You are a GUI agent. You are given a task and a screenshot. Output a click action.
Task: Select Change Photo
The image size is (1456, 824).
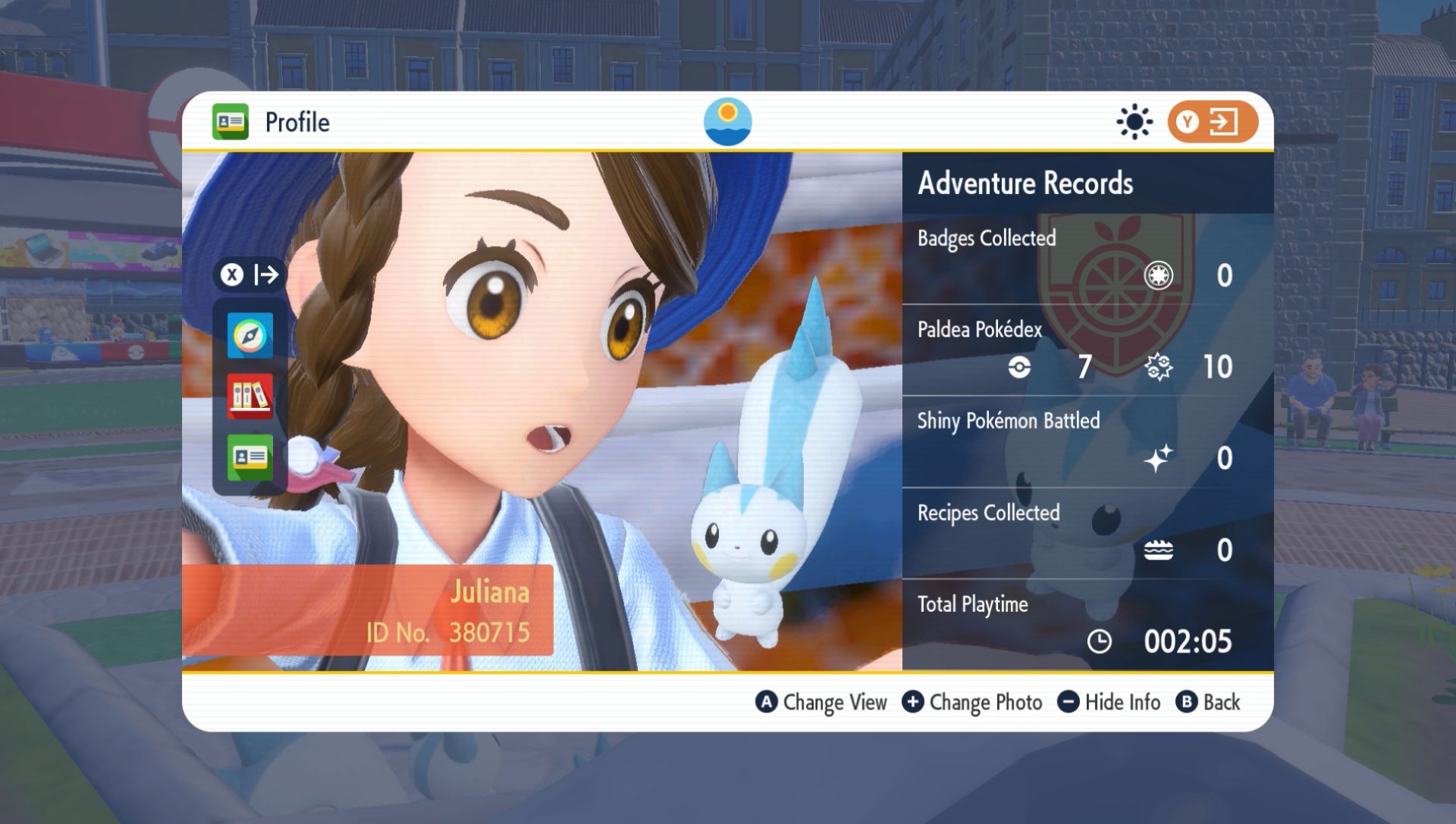pyautogui.click(x=972, y=702)
